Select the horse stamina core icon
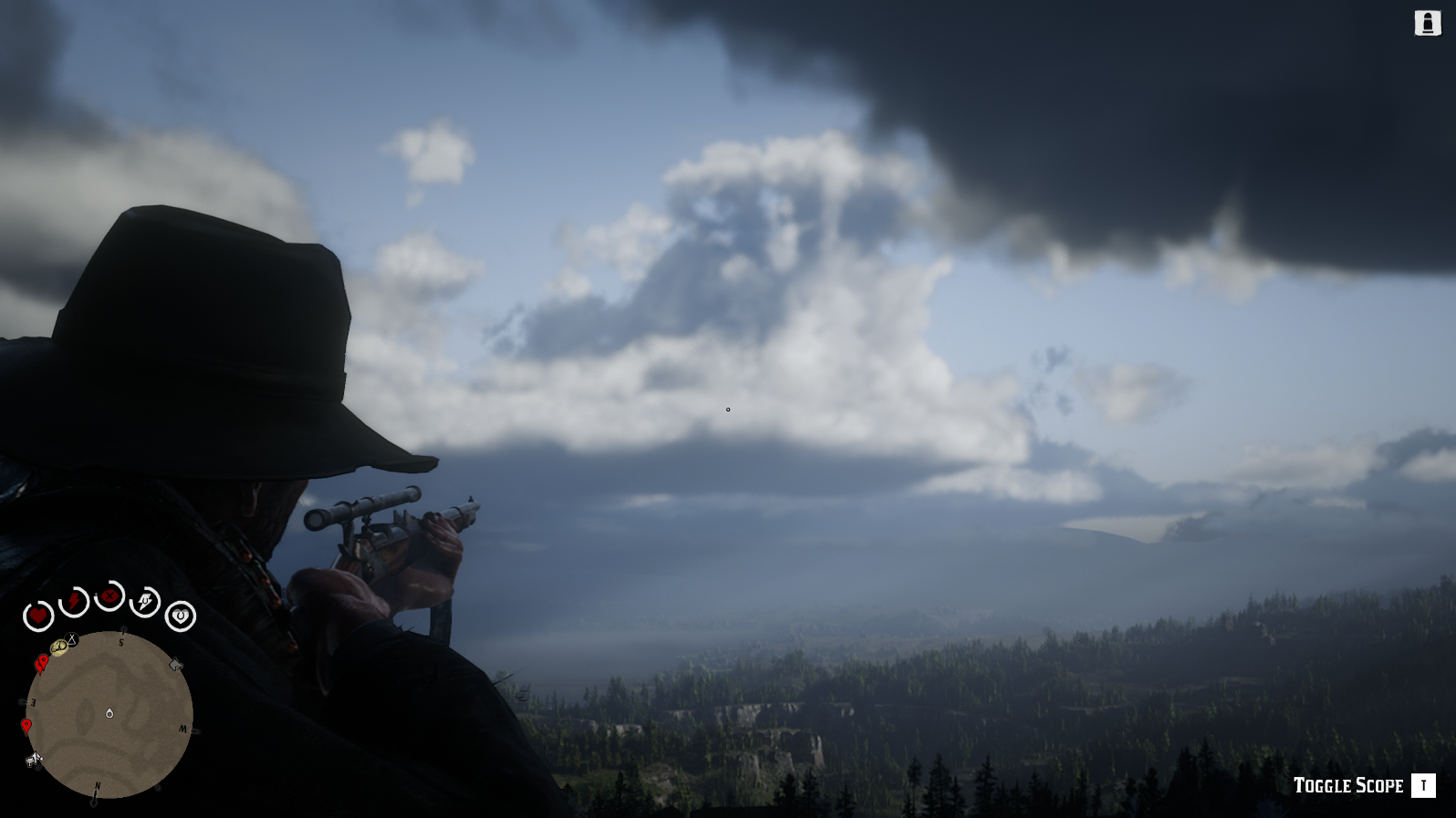Screen dimensions: 1456x818 pos(145,602)
